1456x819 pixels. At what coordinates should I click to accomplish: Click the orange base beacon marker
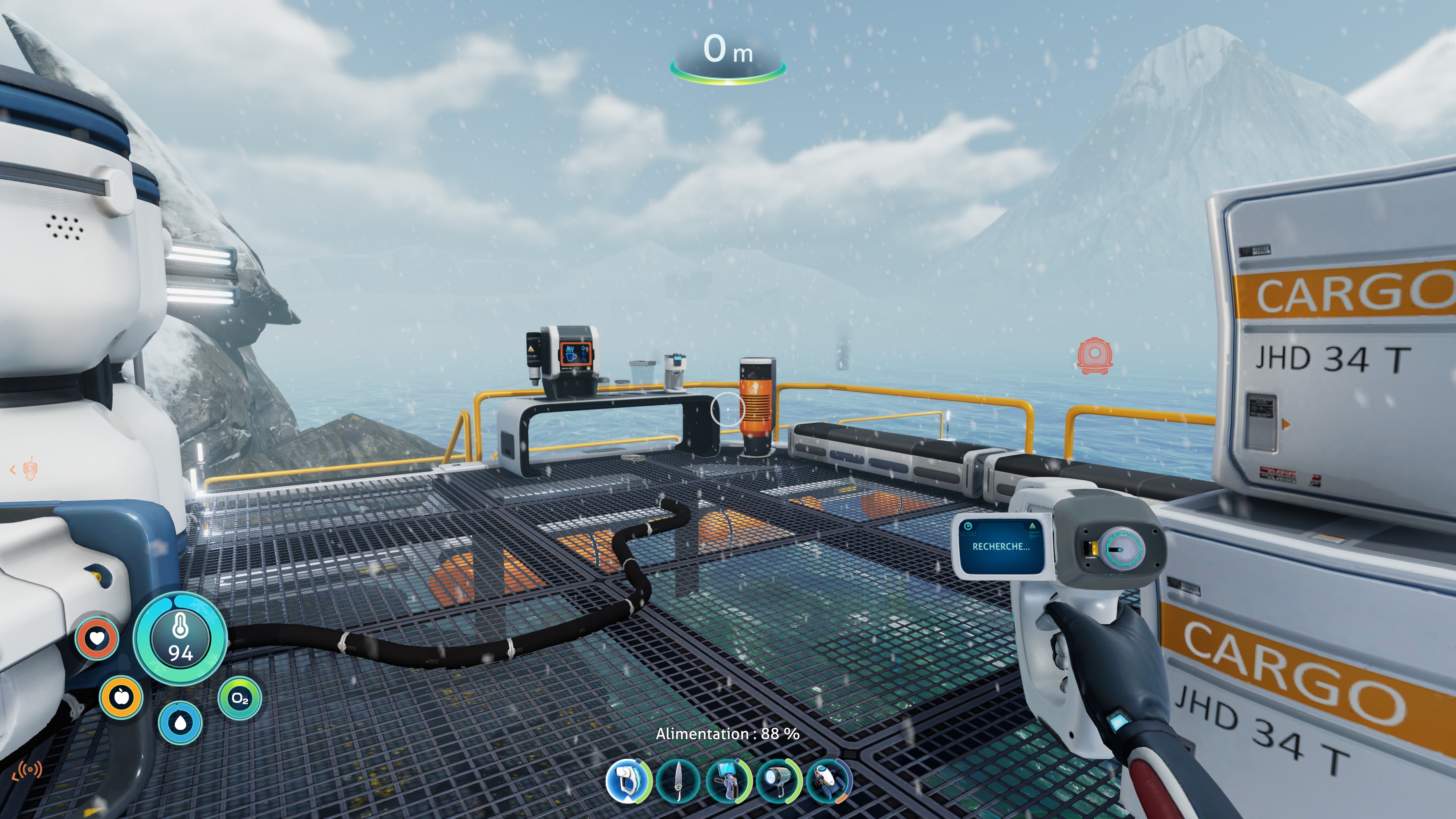[1094, 356]
